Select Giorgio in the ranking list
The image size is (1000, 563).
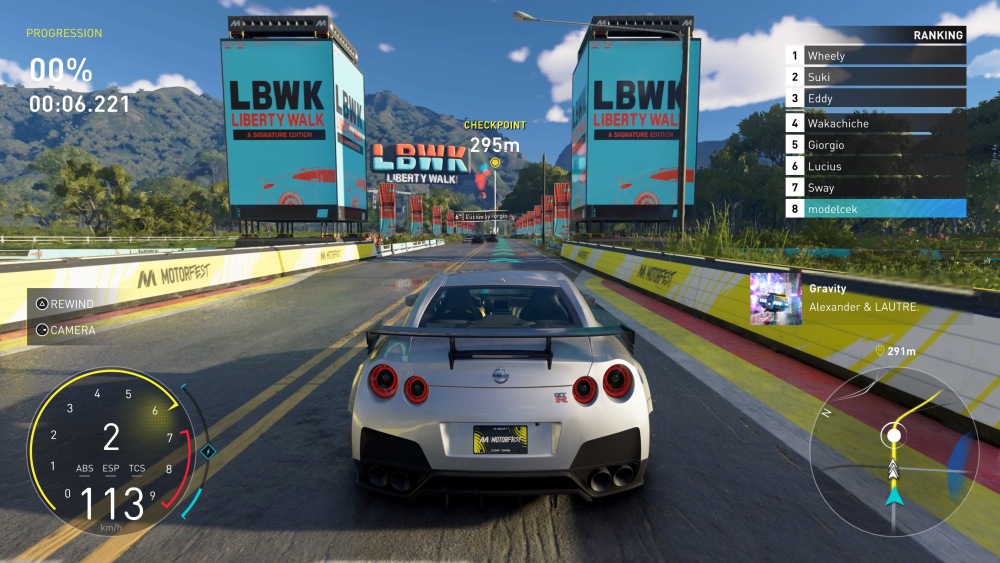coord(875,145)
